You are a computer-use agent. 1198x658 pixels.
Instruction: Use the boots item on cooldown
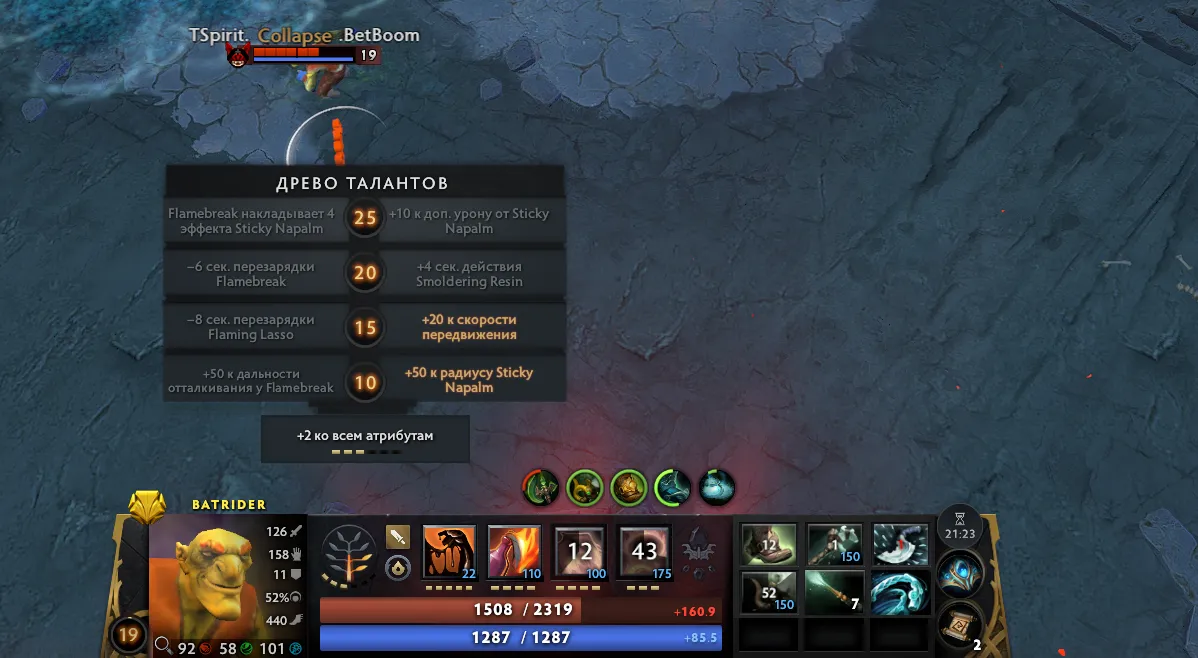769,545
